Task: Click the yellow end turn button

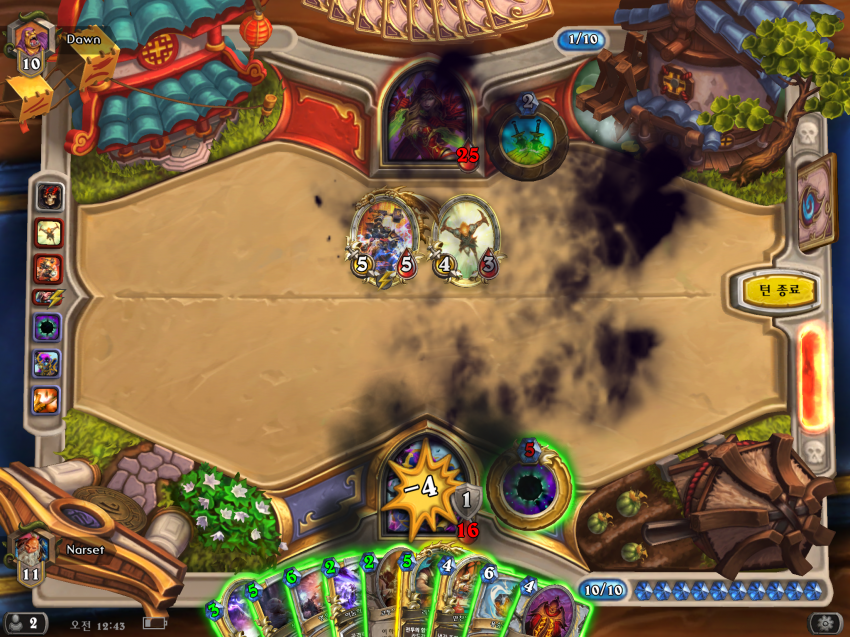Action: tap(773, 292)
